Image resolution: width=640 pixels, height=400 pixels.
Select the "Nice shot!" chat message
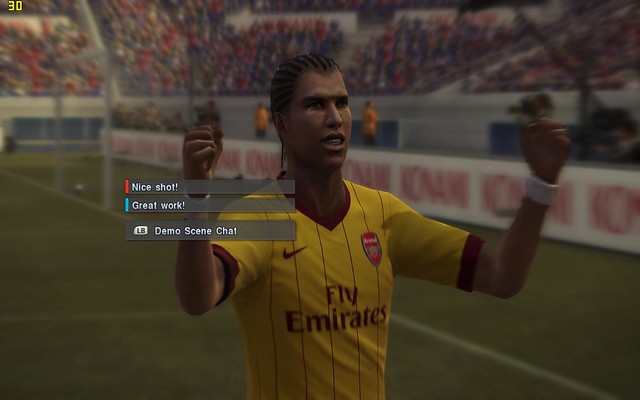208,186
